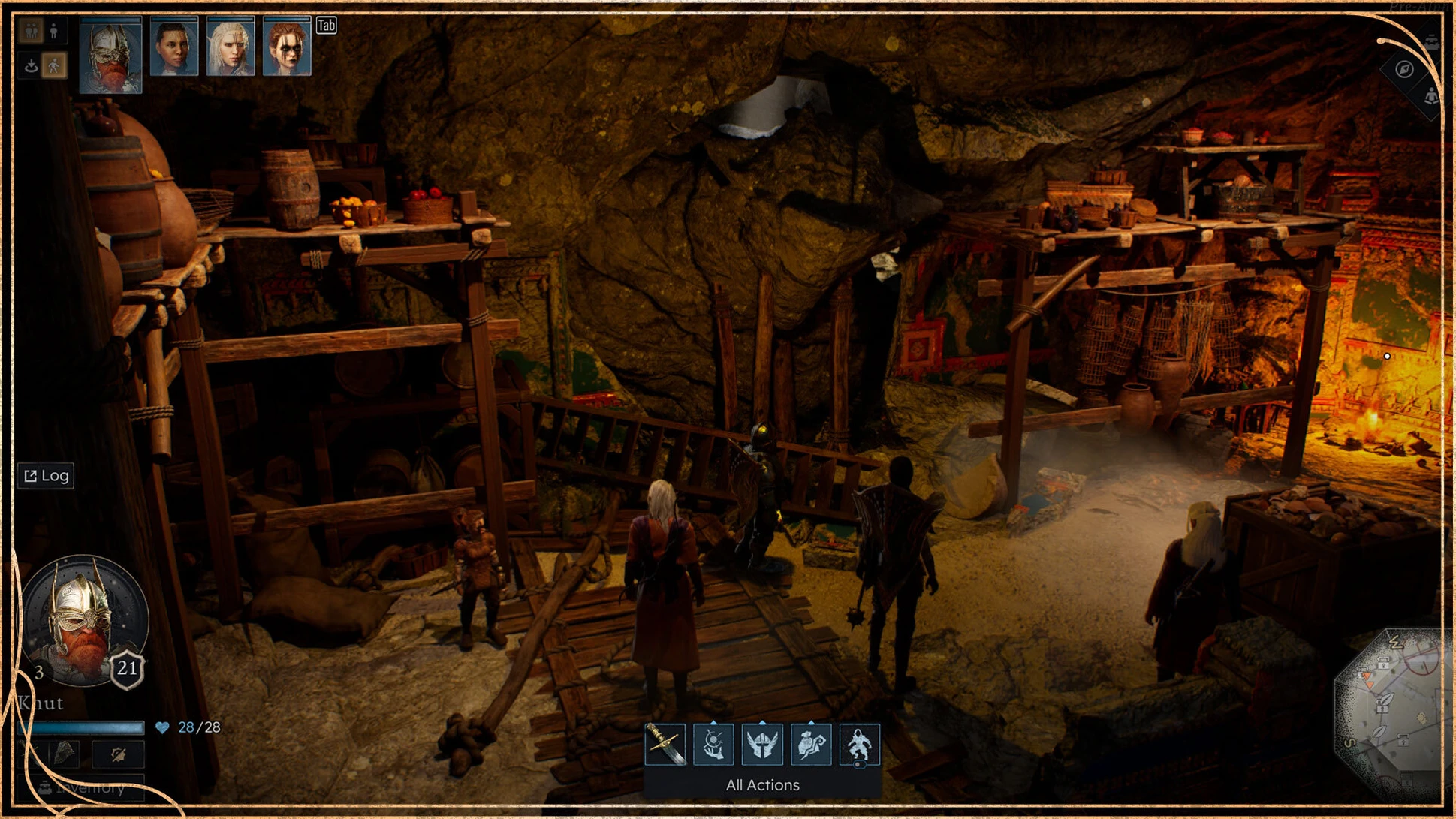Open the Inventory button
The image size is (1456, 819).
83,788
